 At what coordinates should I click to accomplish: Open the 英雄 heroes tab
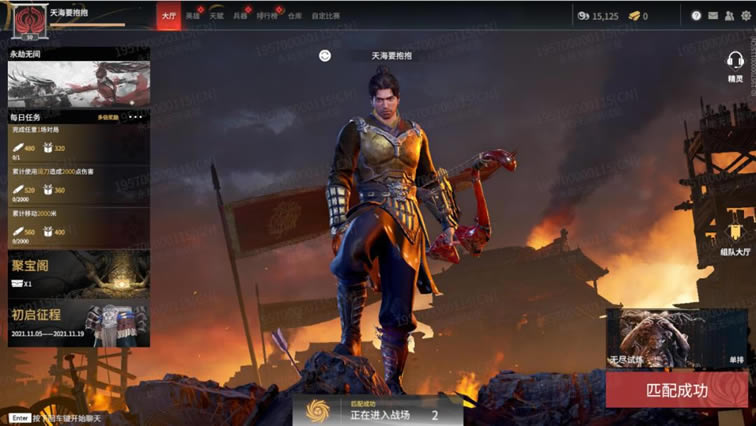pos(193,16)
